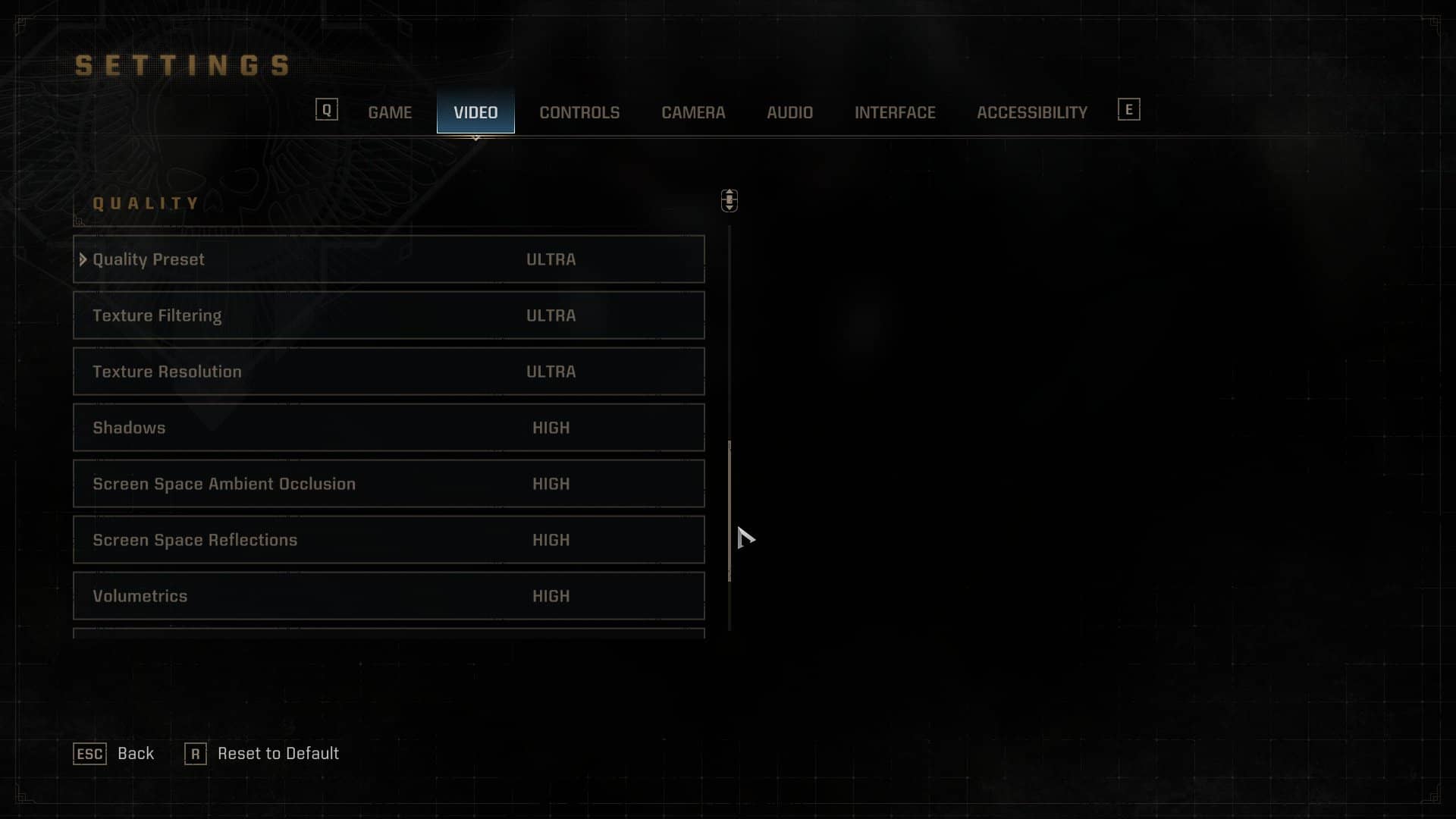Open the Accessibility tab
This screenshot has height=819, width=1456.
tap(1031, 112)
